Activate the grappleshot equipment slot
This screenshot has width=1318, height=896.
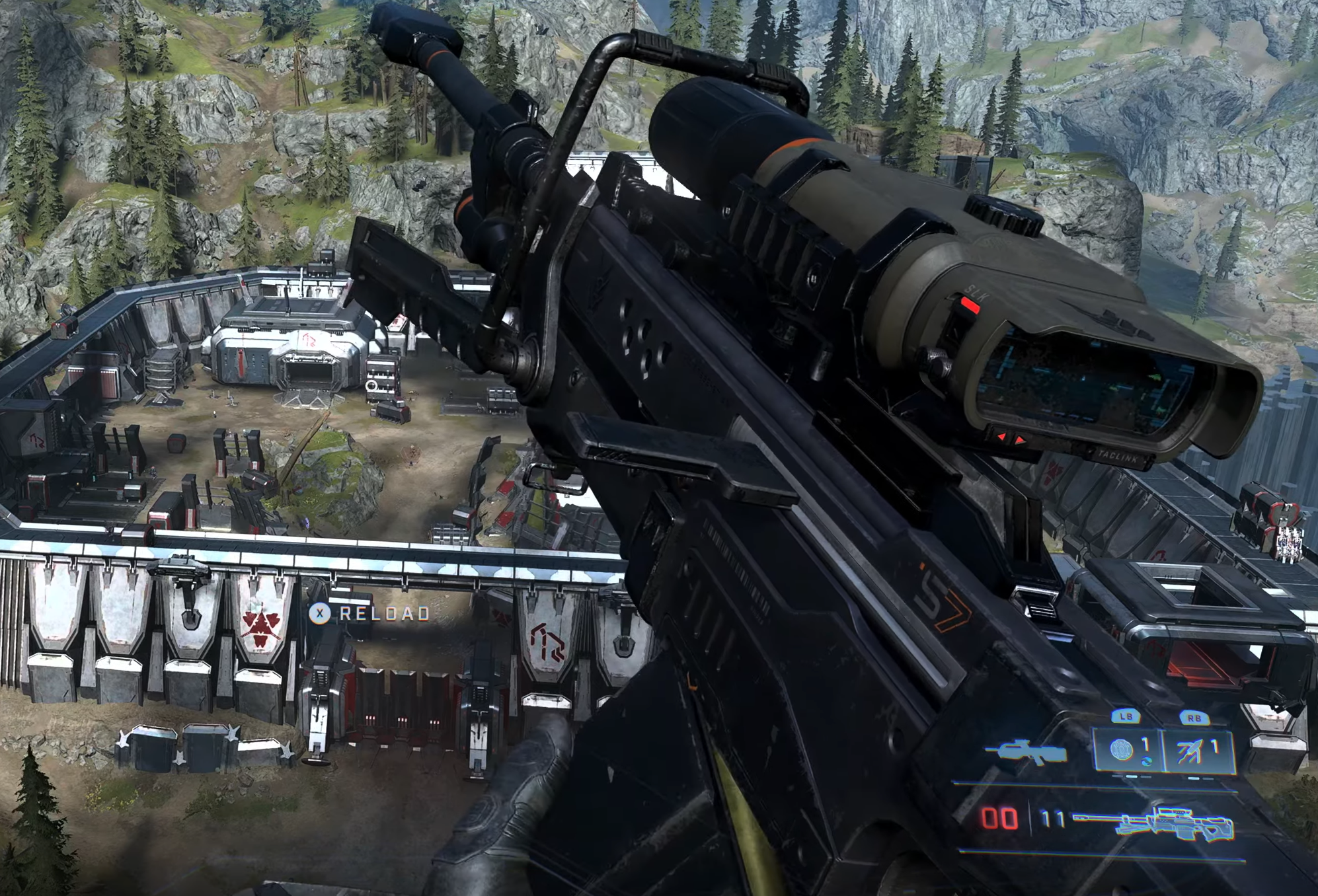[x=1198, y=750]
